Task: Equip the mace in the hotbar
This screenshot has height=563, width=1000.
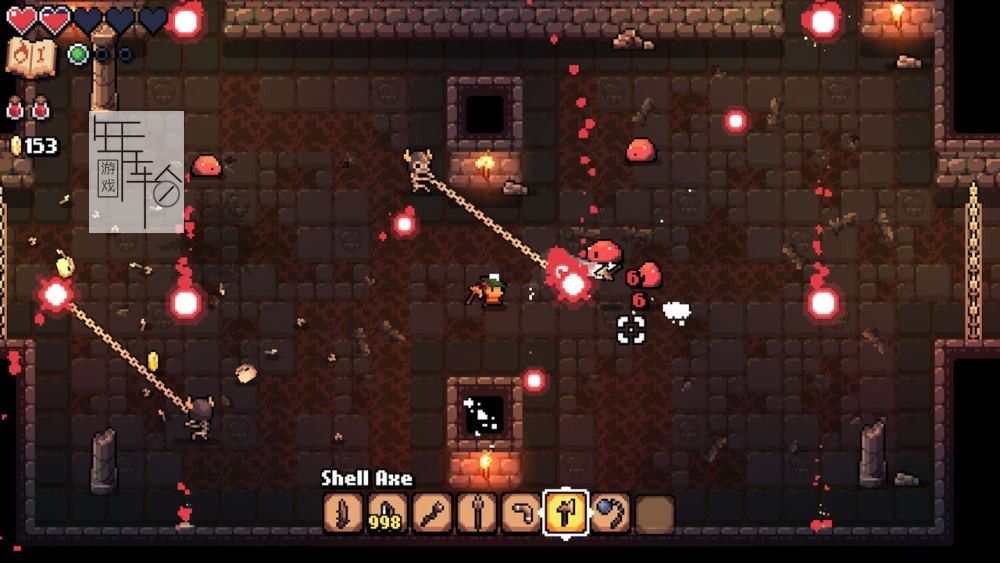Action: pyautogui.click(x=432, y=514)
